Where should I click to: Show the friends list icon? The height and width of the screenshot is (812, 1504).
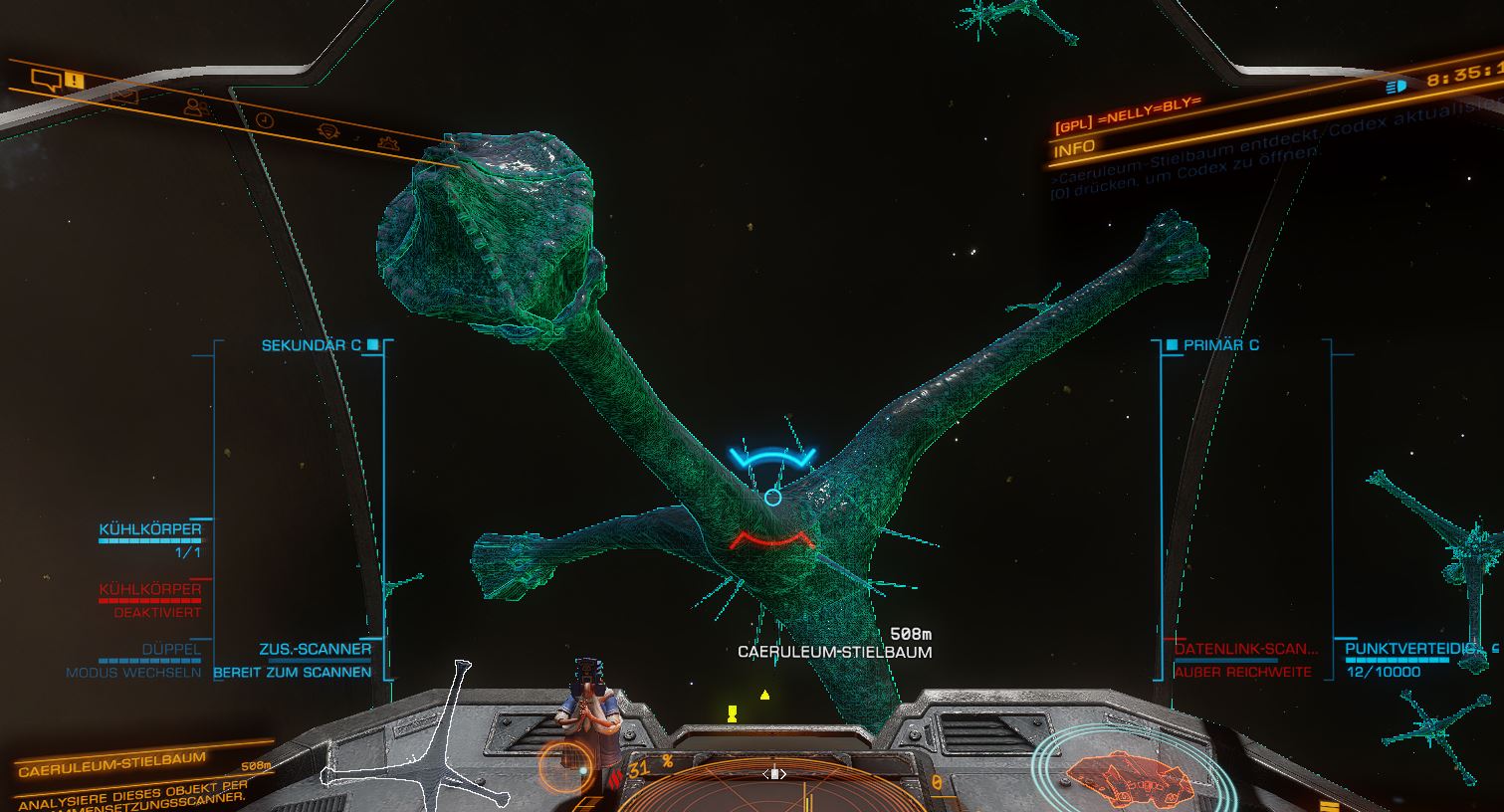(x=197, y=106)
